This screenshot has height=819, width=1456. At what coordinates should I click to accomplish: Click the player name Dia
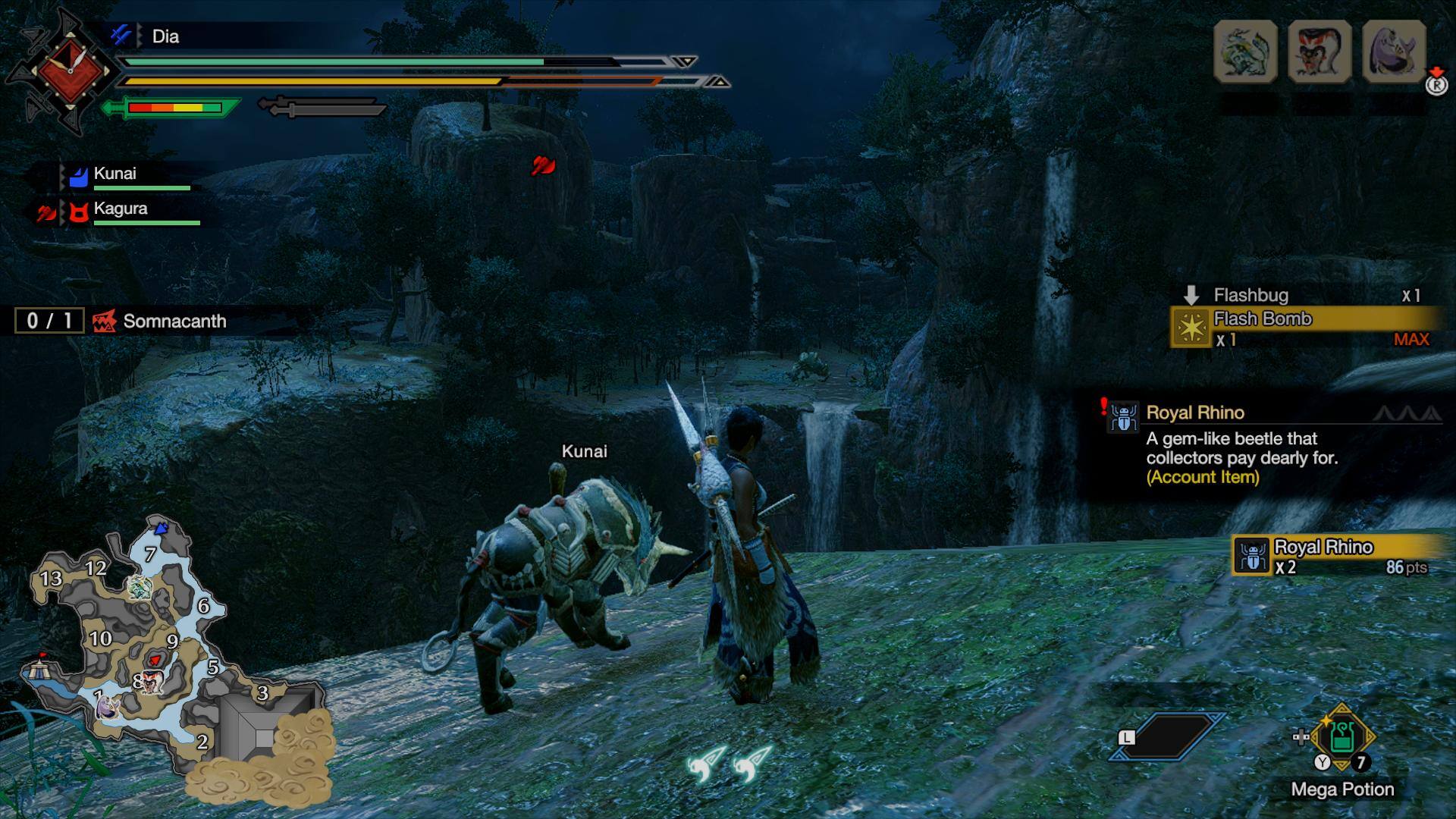[x=165, y=36]
